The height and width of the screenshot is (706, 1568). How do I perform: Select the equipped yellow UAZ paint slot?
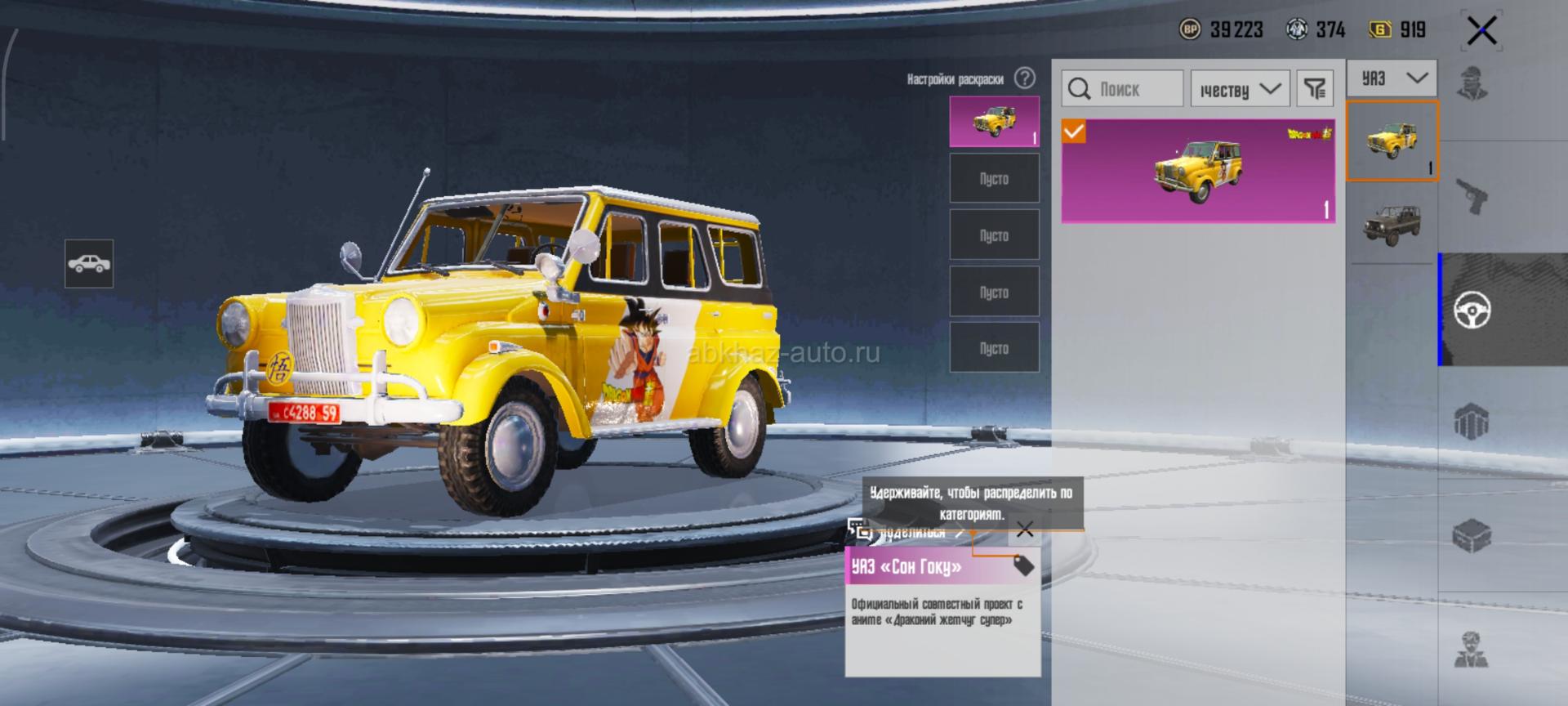[x=994, y=121]
